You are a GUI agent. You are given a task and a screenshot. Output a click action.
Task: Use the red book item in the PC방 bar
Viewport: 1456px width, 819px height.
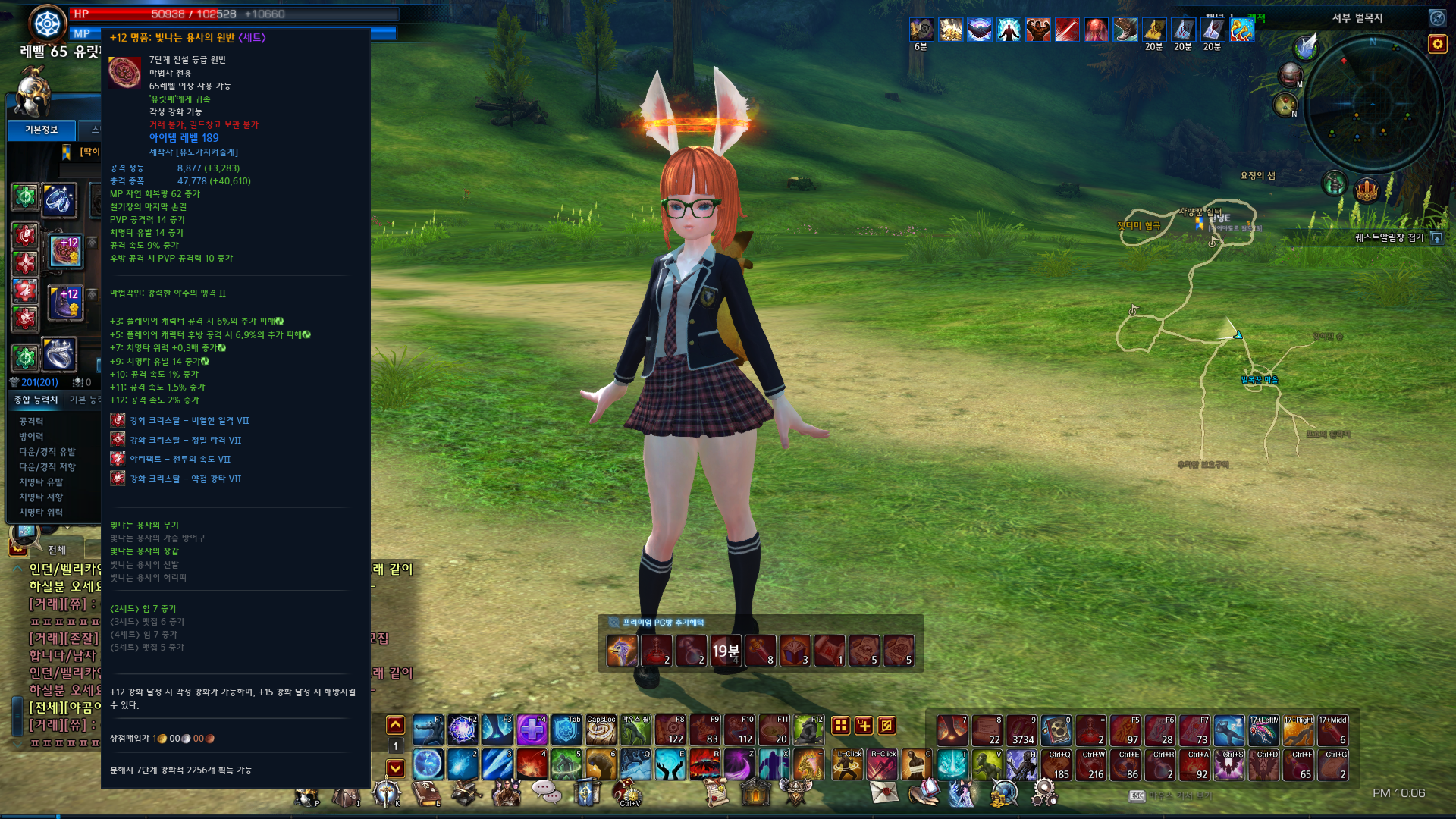(x=795, y=651)
